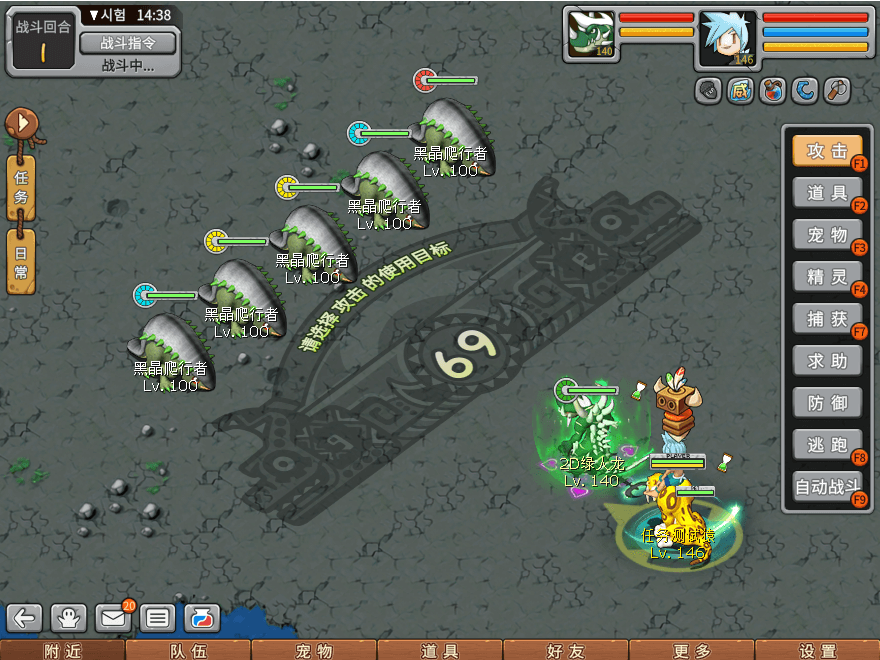Flee the battle with 逃跑
This screenshot has width=880, height=660.
[x=827, y=444]
